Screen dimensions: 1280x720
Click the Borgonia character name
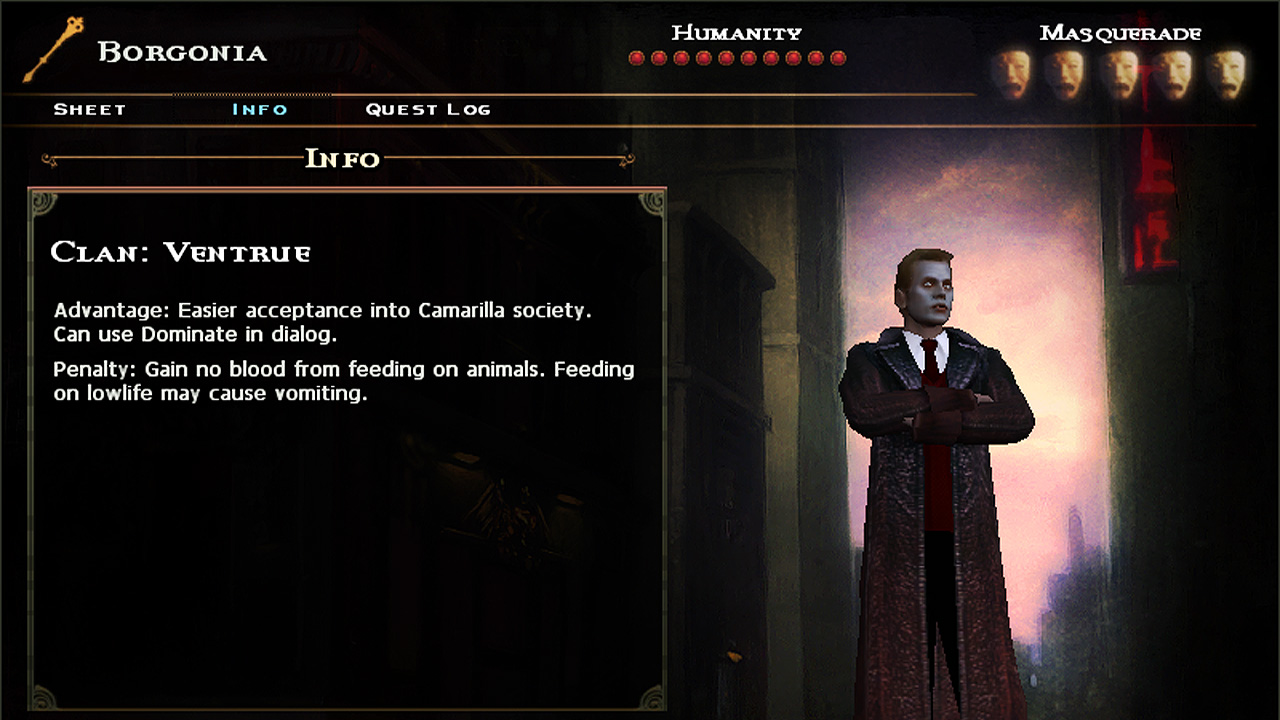183,52
